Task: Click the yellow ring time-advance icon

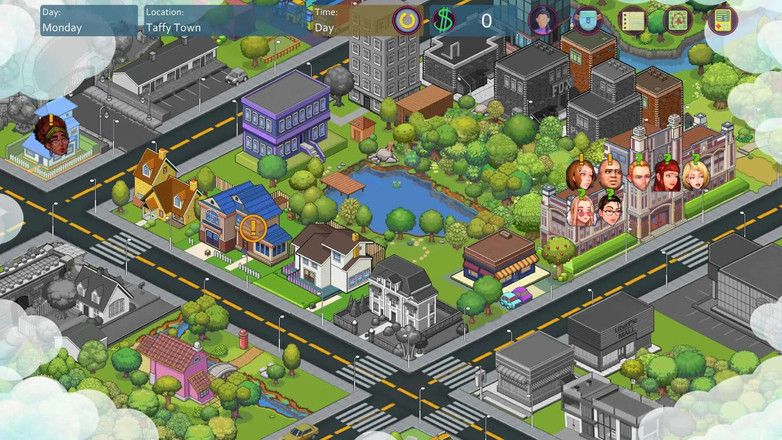Action: point(406,20)
